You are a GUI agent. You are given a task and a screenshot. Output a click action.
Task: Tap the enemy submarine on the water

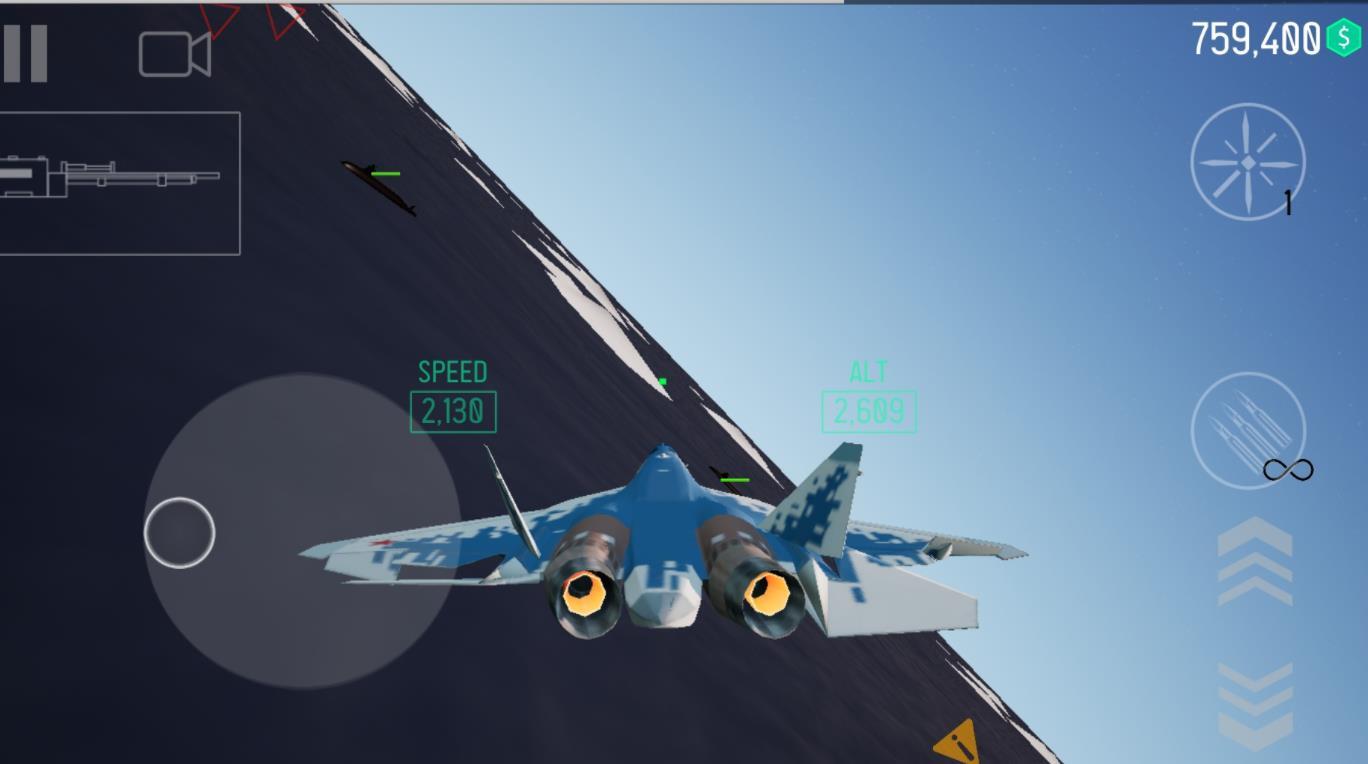[x=375, y=188]
